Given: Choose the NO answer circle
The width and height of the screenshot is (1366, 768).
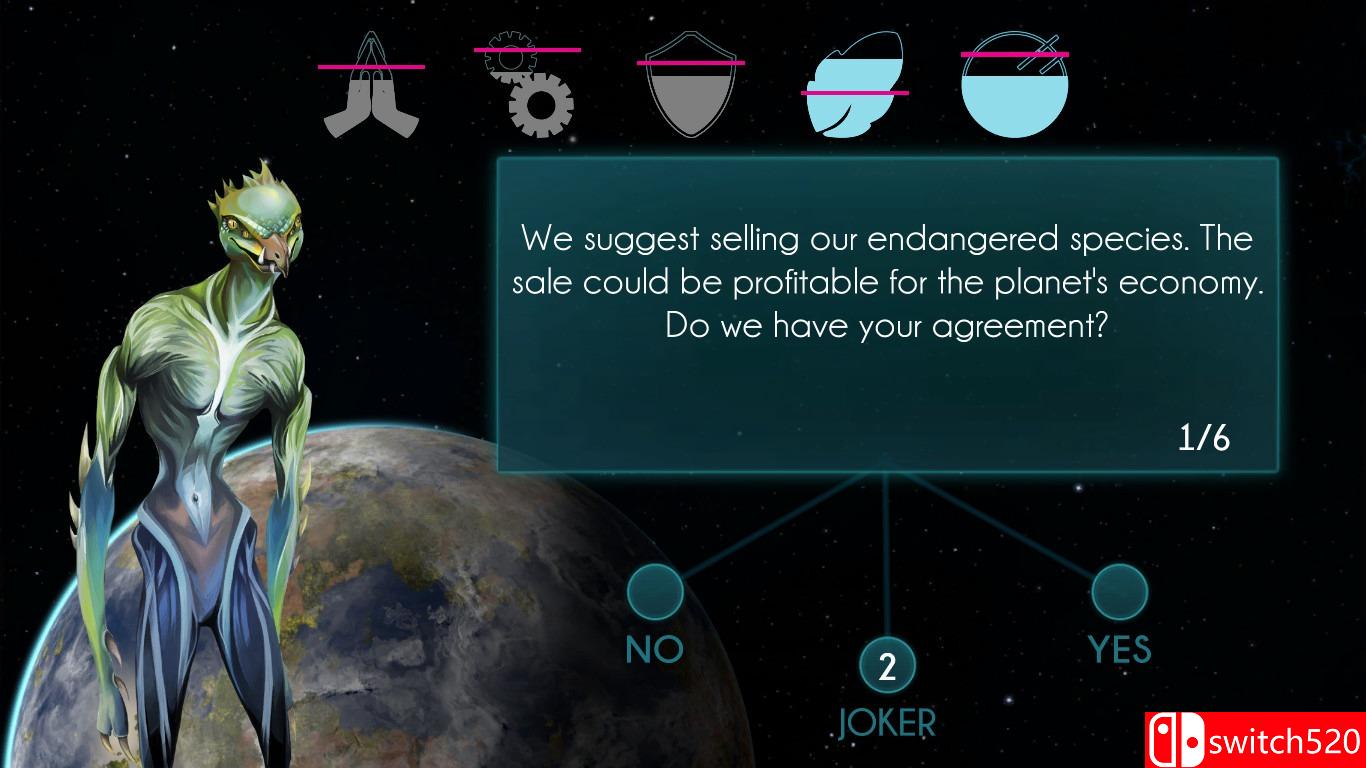Looking at the screenshot, I should pos(654,592).
